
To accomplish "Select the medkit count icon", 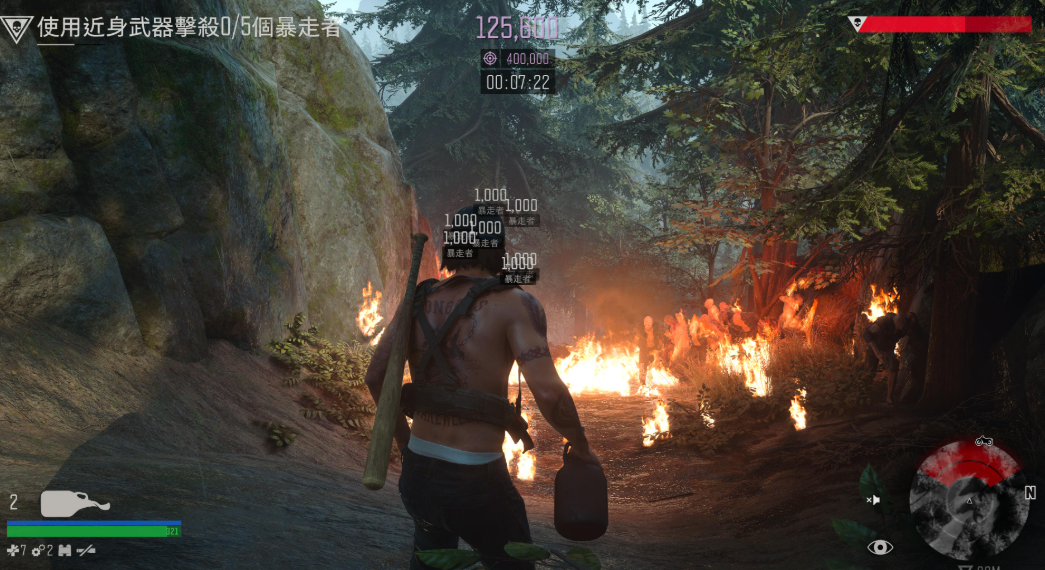I will point(13,550).
